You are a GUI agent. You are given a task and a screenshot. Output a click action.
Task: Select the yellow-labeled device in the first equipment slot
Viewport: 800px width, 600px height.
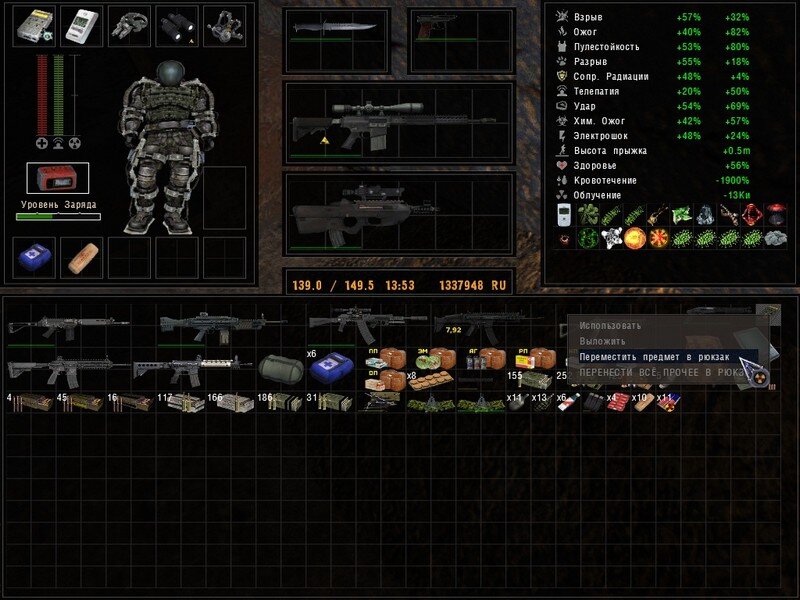[34, 27]
